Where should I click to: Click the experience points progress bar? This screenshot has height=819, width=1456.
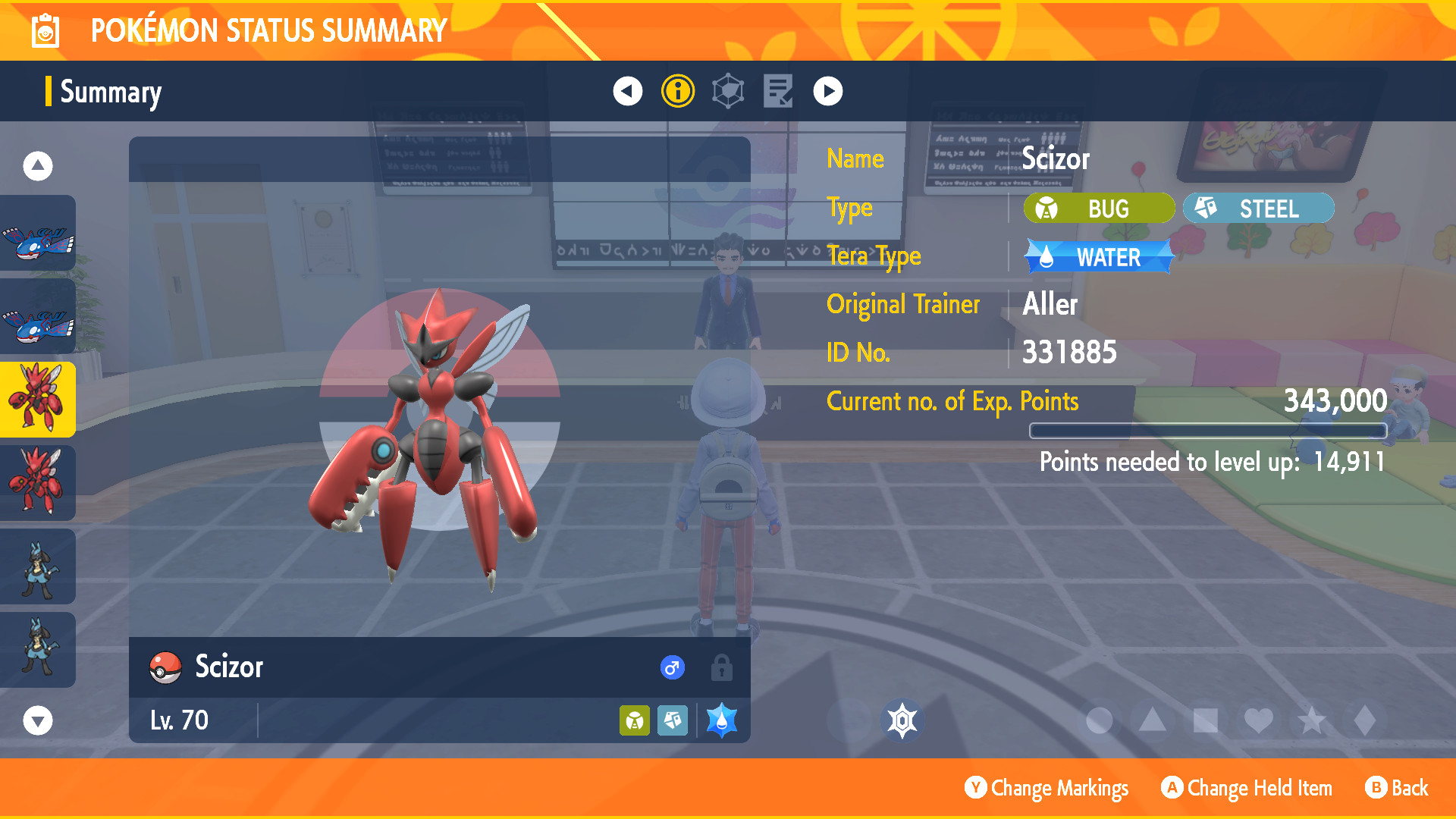click(1207, 431)
